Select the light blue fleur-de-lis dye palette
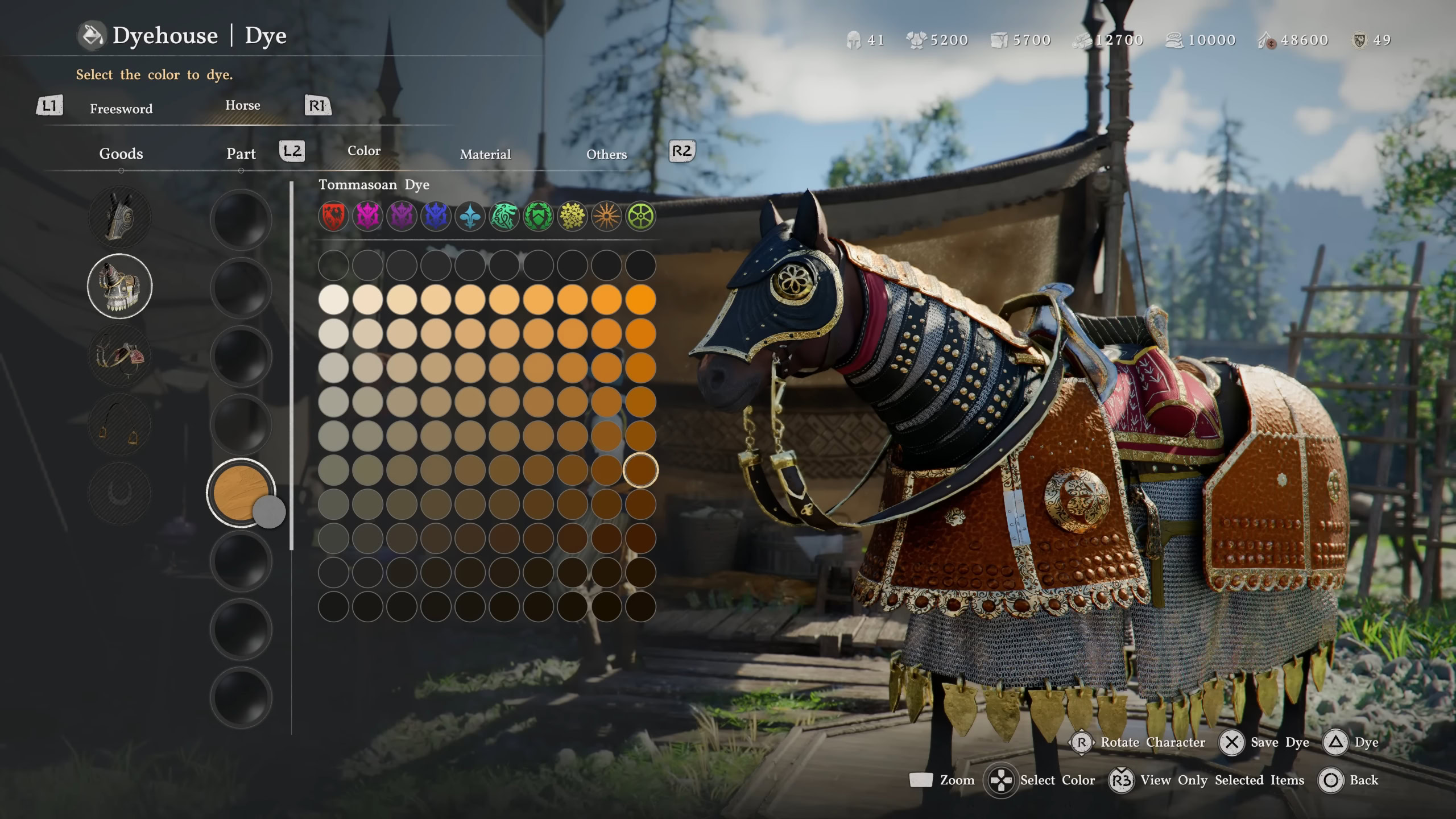Image resolution: width=1456 pixels, height=819 pixels. [x=470, y=217]
